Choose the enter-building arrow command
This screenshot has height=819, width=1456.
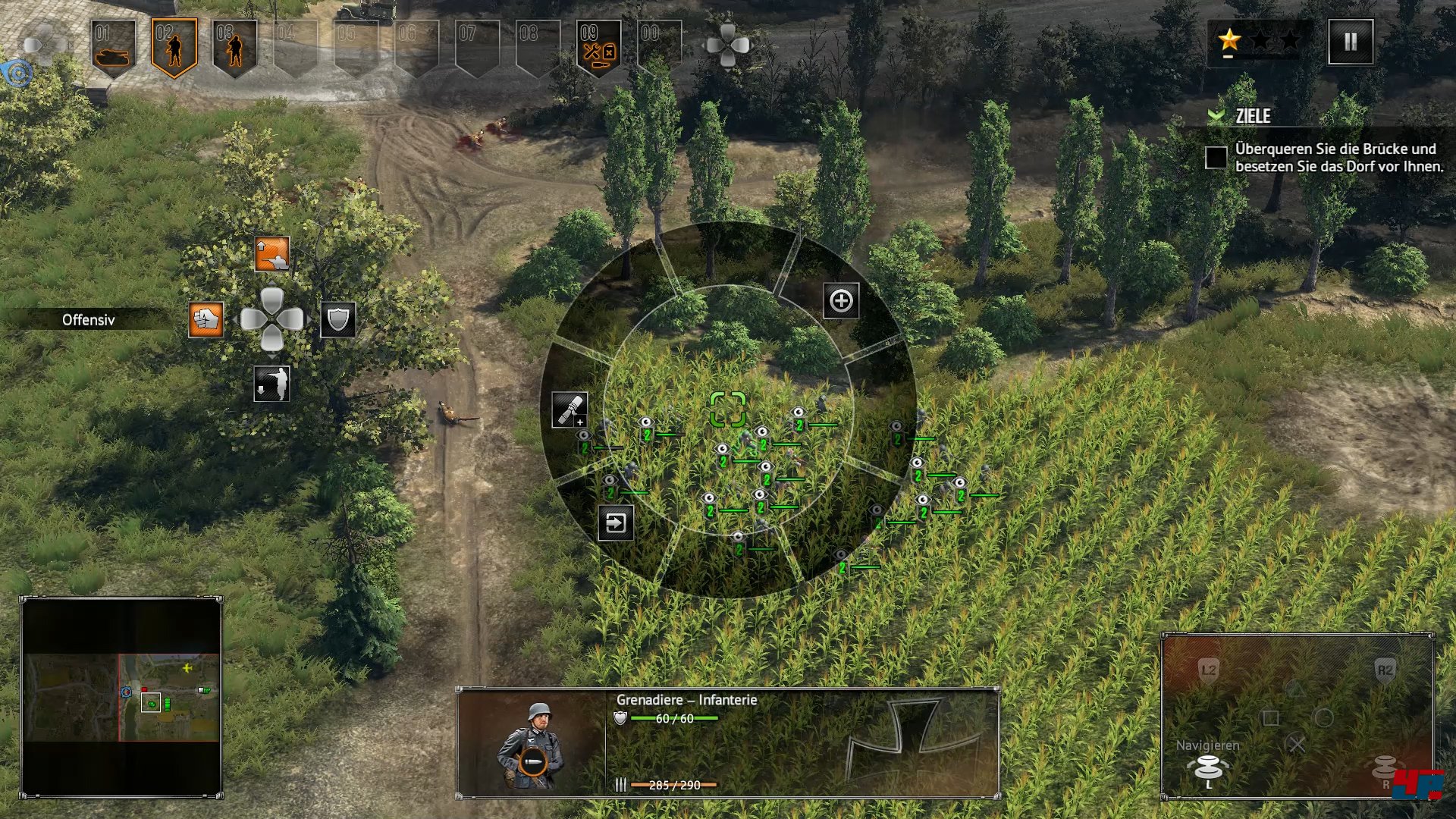[616, 523]
